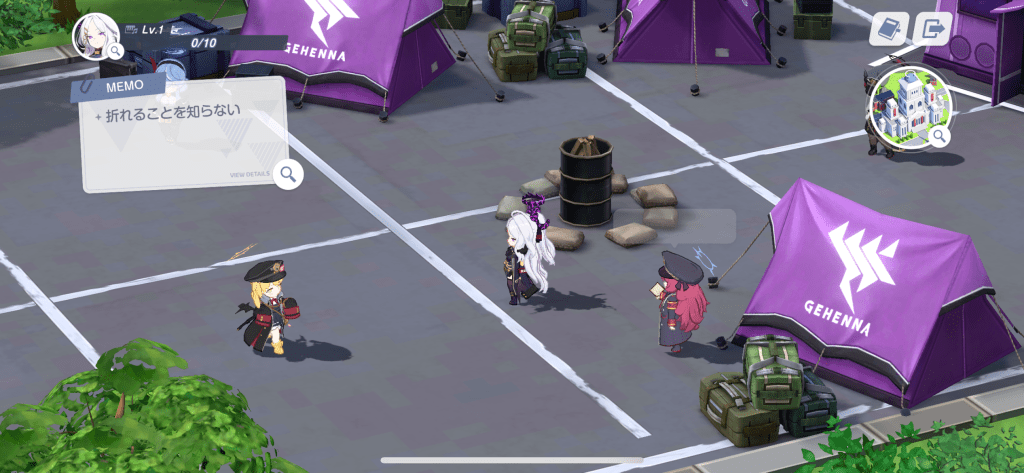The height and width of the screenshot is (473, 1024).
Task: Click the MEMO view details magnifier
Action: tap(289, 175)
